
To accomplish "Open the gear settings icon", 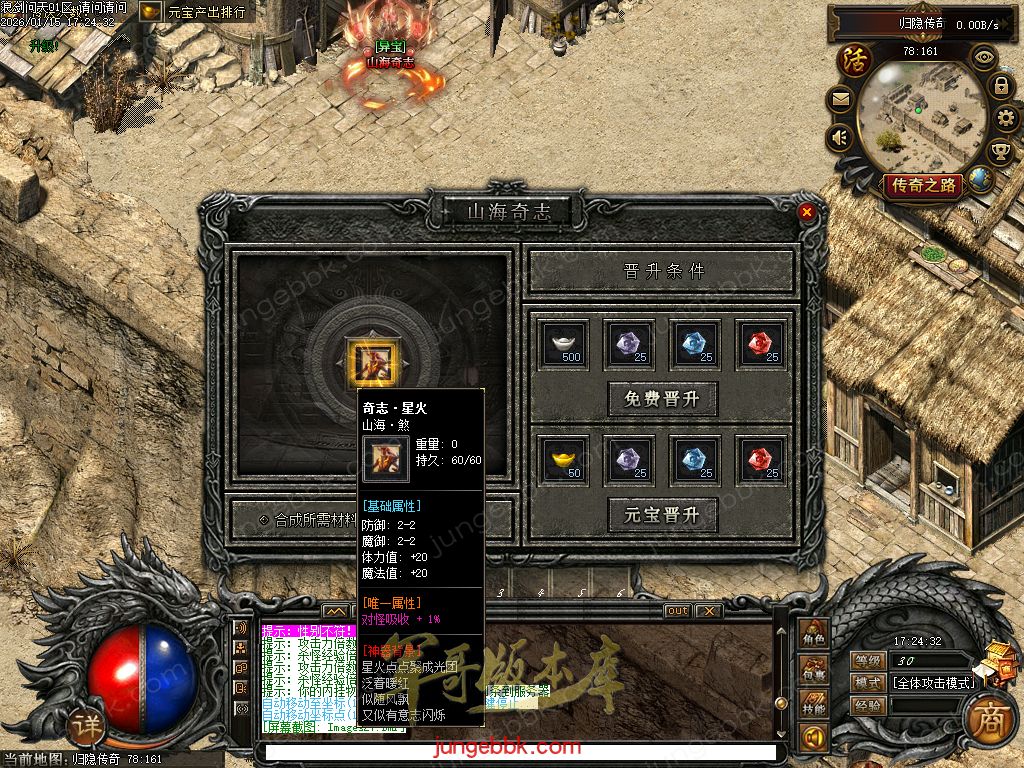I will [1007, 120].
